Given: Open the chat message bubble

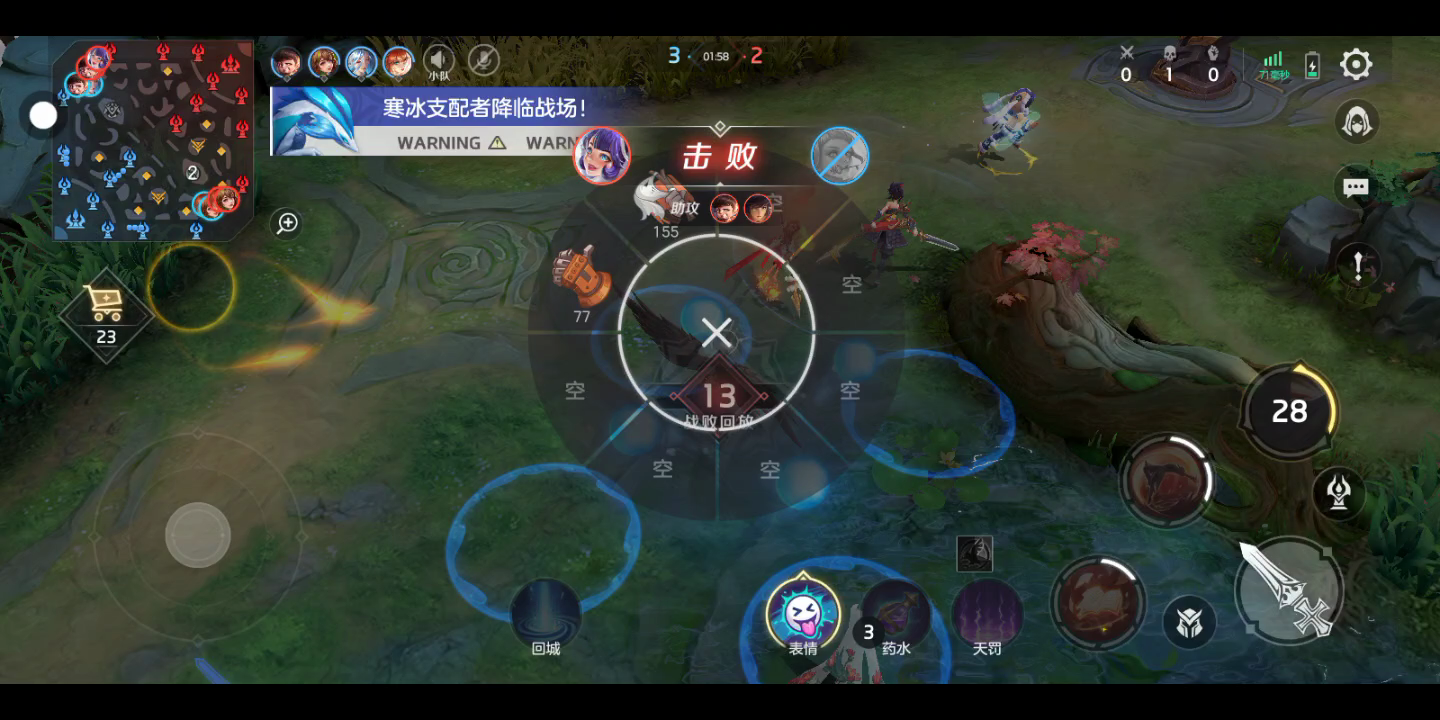Looking at the screenshot, I should point(1356,187).
